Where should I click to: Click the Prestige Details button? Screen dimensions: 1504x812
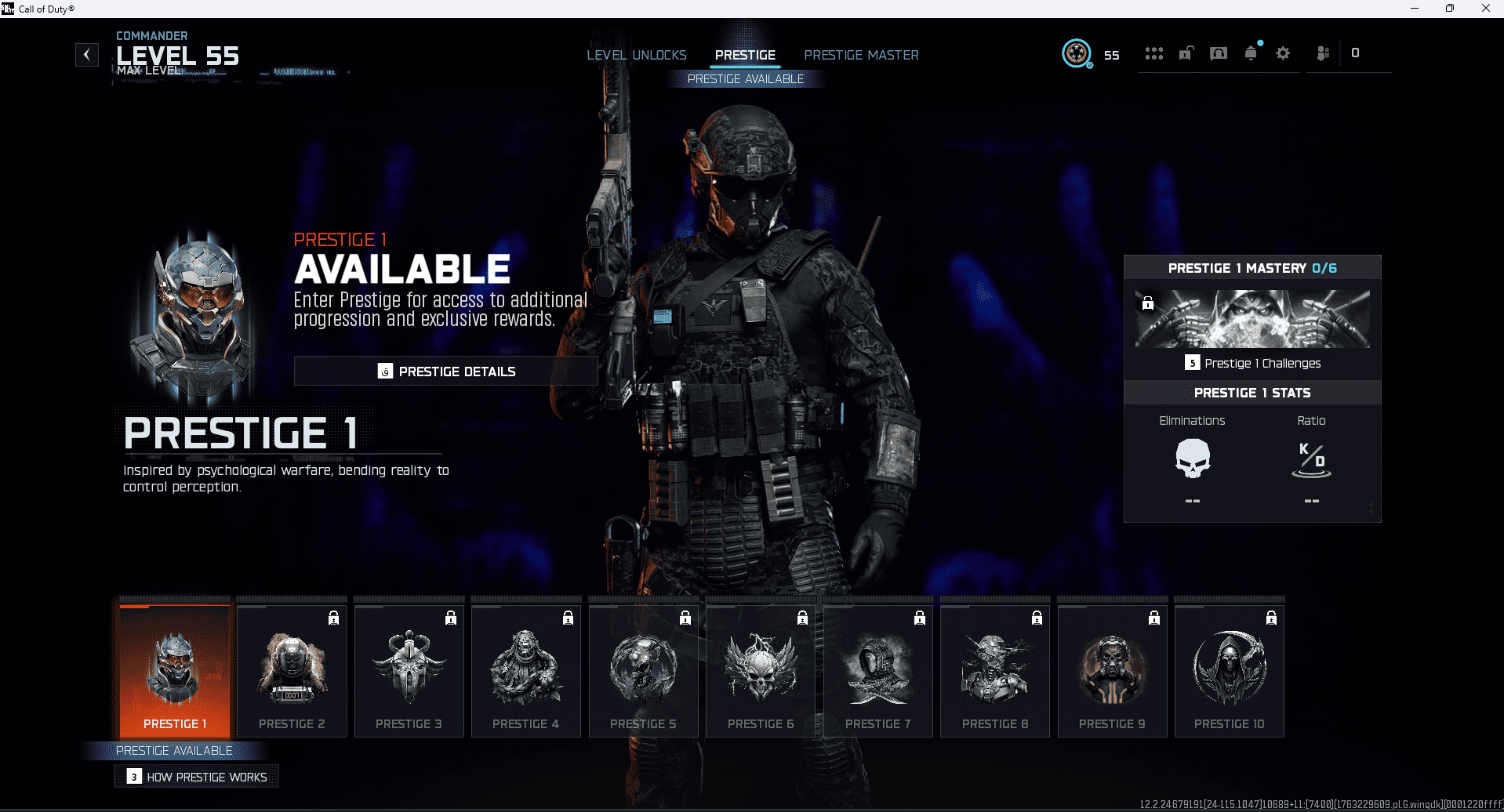445,371
